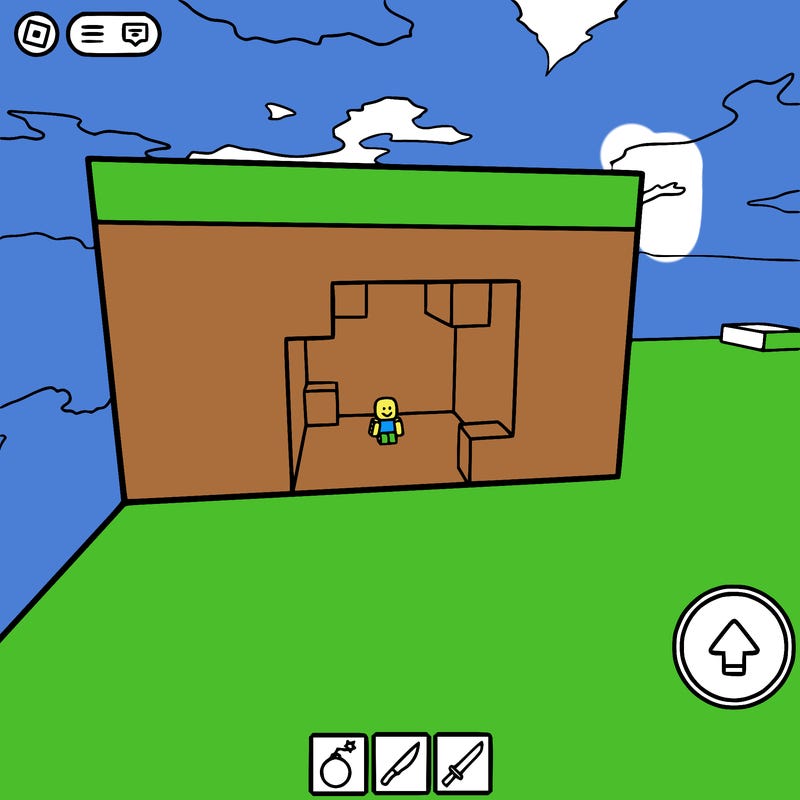Open the three-line hamburger menu
Screen dimensions: 800x800
[x=93, y=35]
